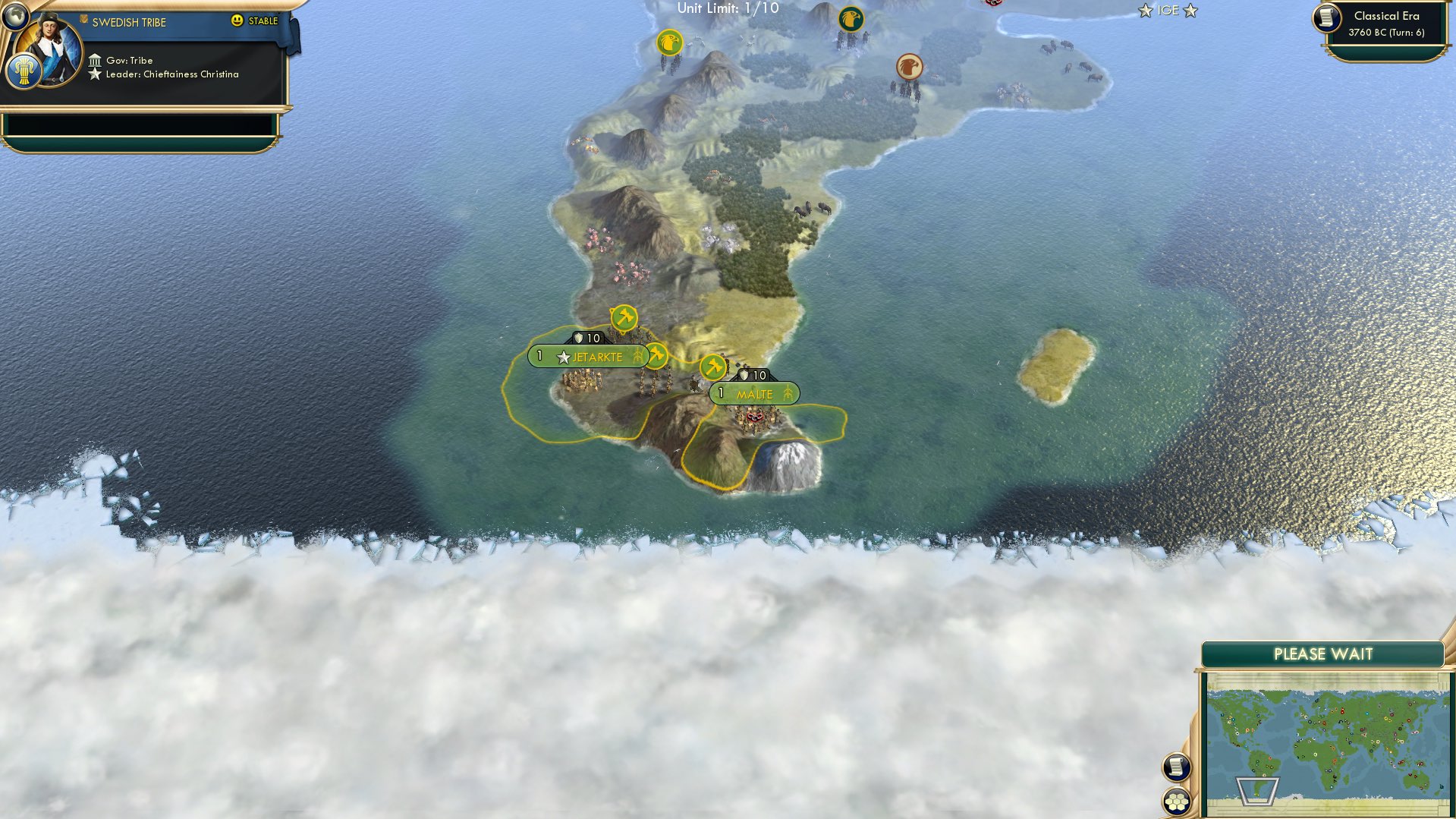This screenshot has width=1456, height=819.
Task: Click the Gov: Tribe label
Action: [131, 60]
